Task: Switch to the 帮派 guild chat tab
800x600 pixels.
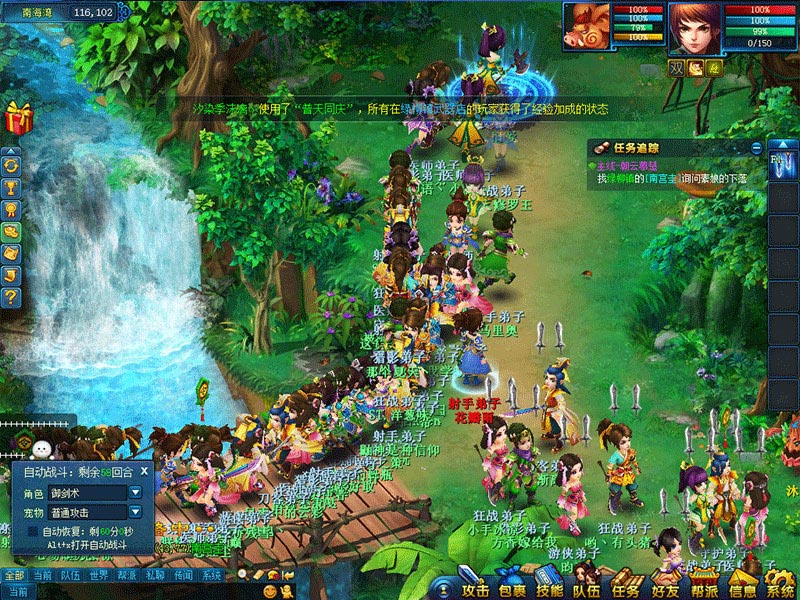Action: point(126,575)
